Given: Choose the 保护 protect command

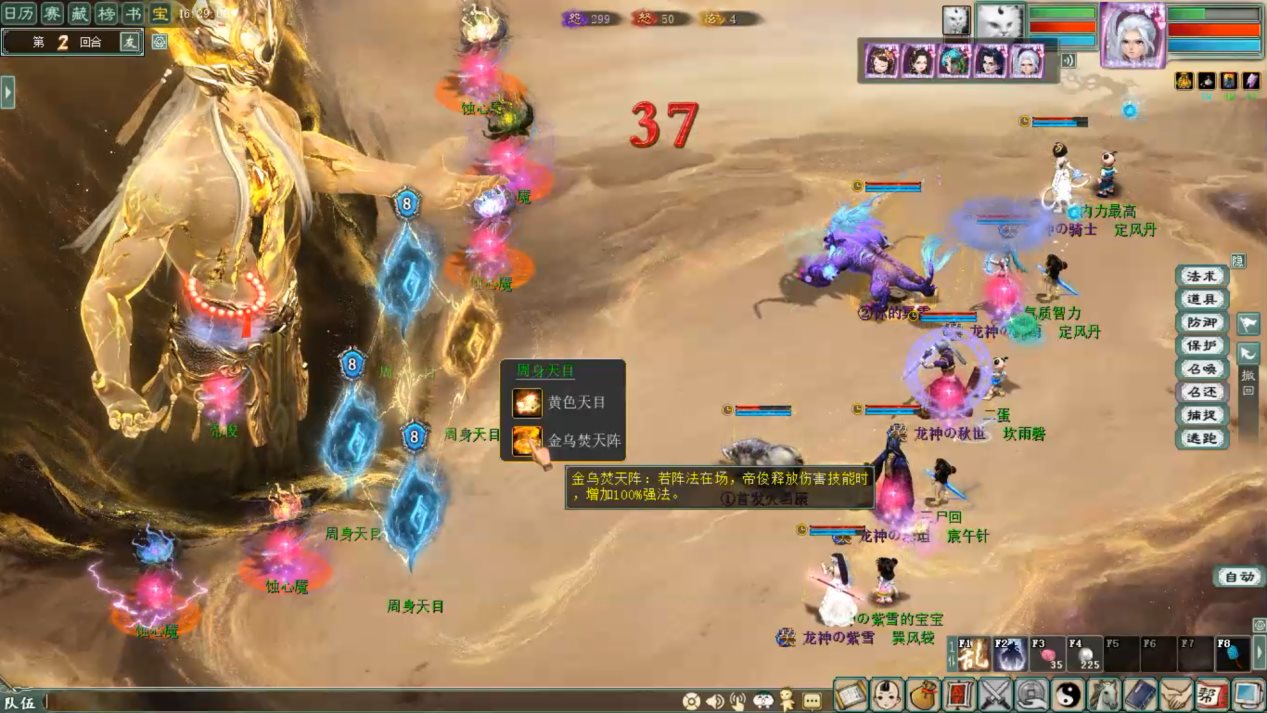Looking at the screenshot, I should (1201, 346).
